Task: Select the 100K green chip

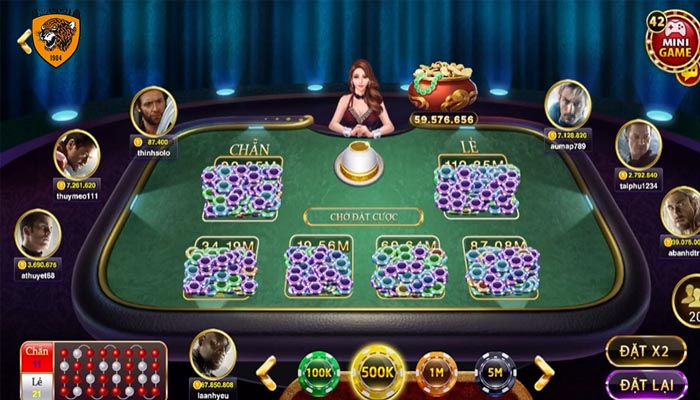Action: [x=321, y=372]
